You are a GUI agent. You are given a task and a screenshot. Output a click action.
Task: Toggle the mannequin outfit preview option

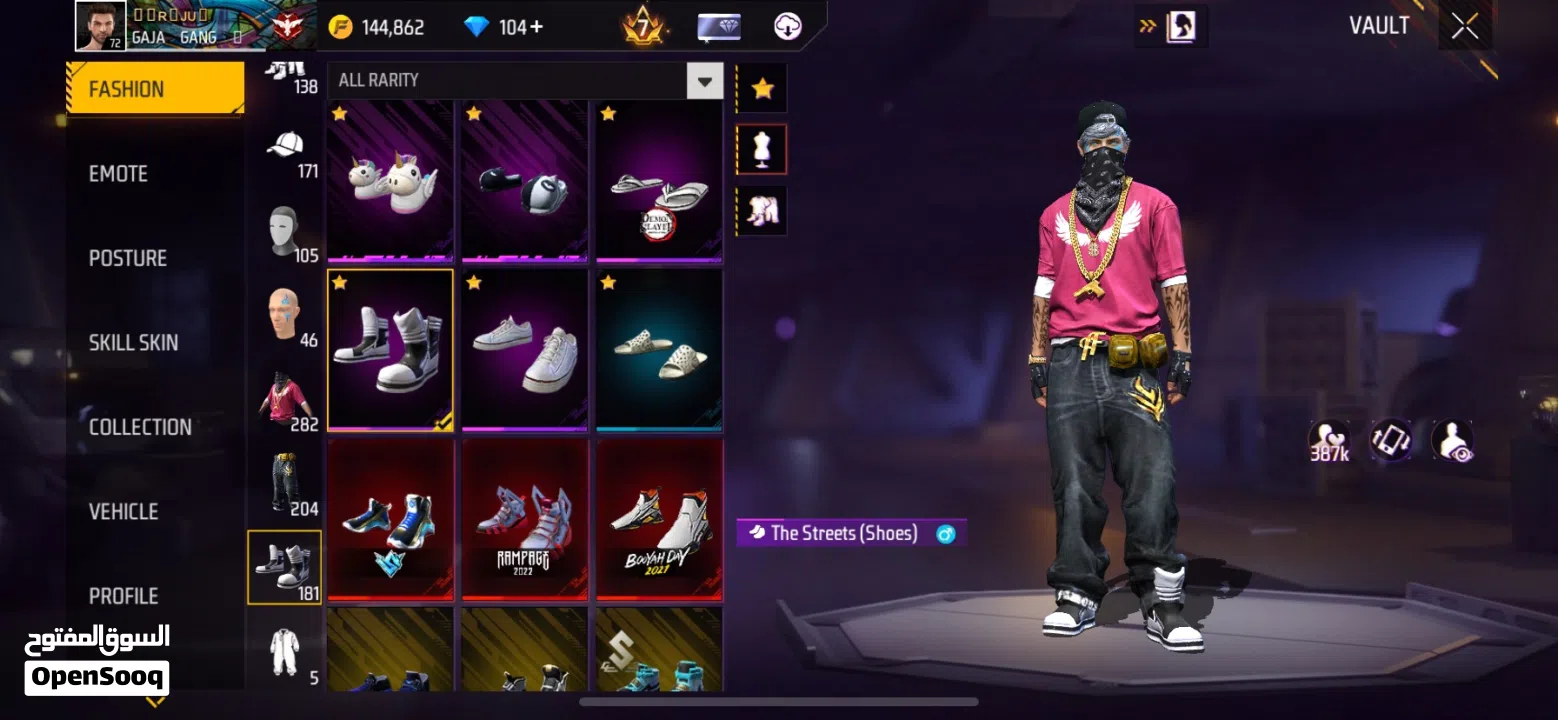(x=761, y=148)
